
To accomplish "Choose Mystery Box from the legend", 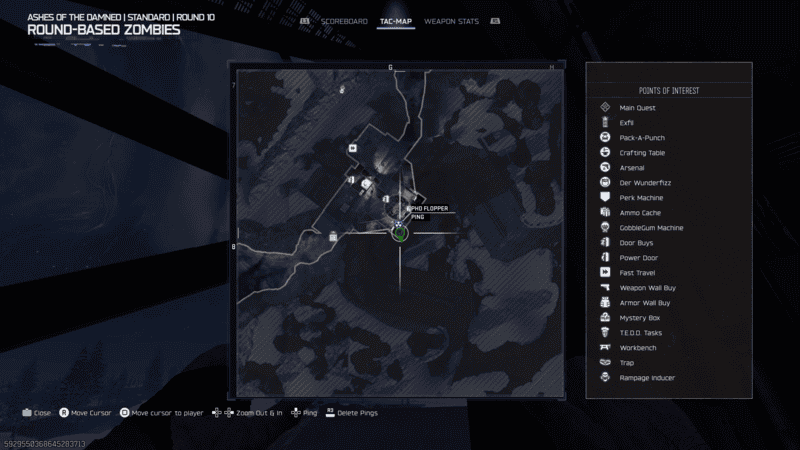I will 639,317.
